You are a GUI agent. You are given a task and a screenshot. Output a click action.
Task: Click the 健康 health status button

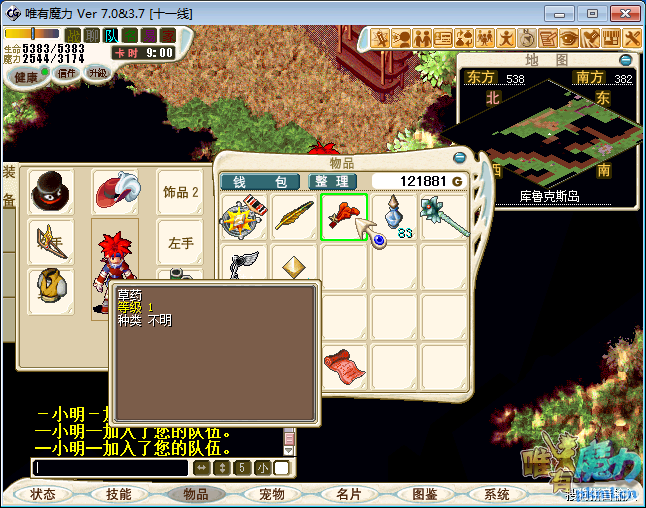point(27,77)
